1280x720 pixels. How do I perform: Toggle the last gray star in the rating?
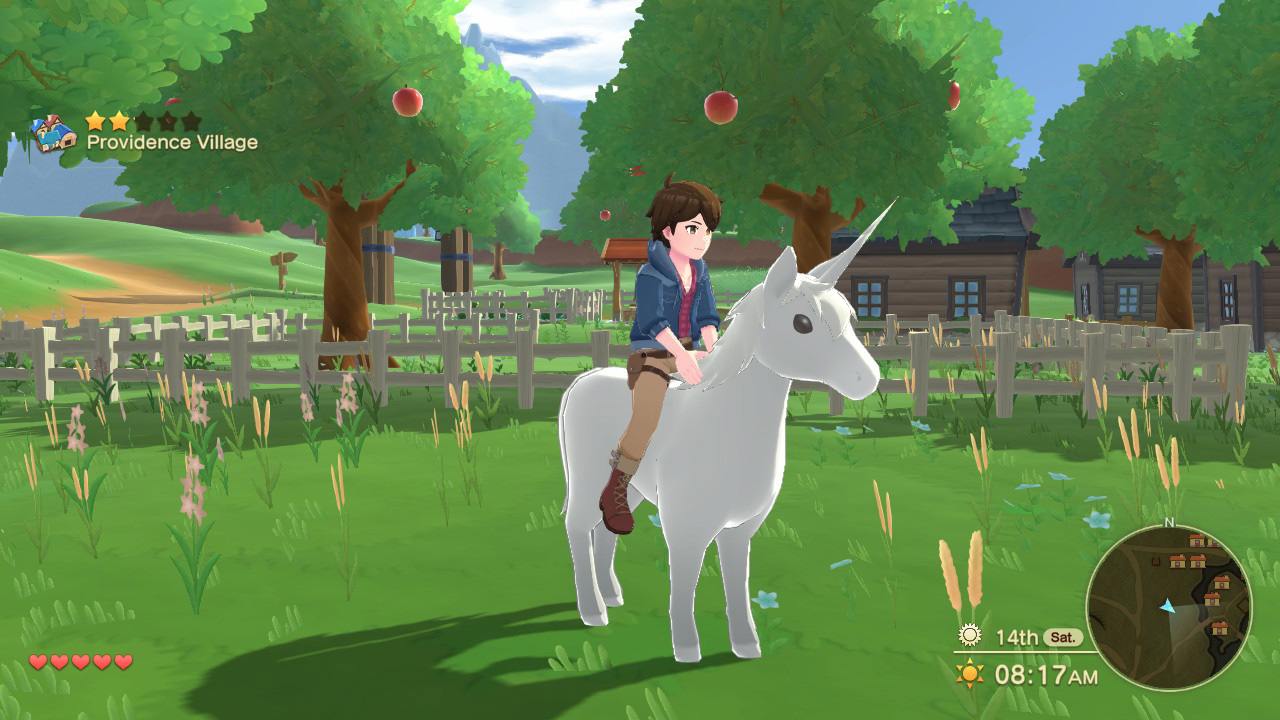191,121
